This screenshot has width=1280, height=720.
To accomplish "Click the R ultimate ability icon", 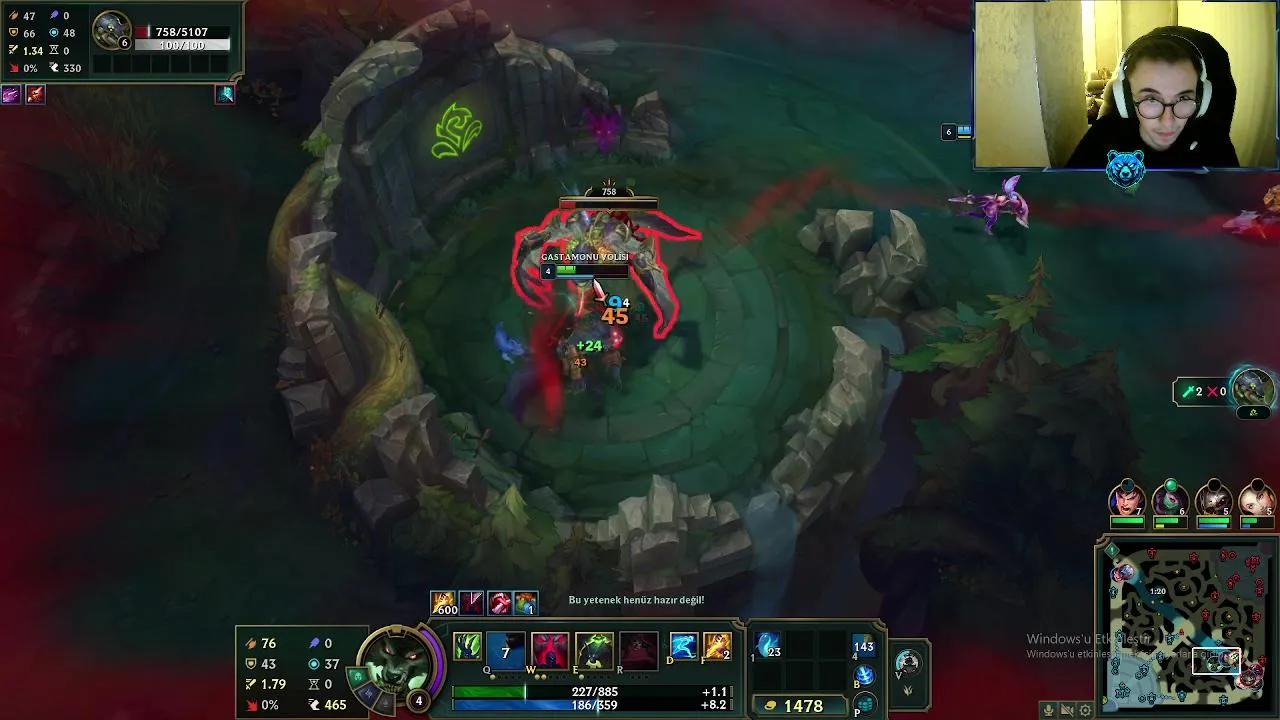I will pos(638,648).
